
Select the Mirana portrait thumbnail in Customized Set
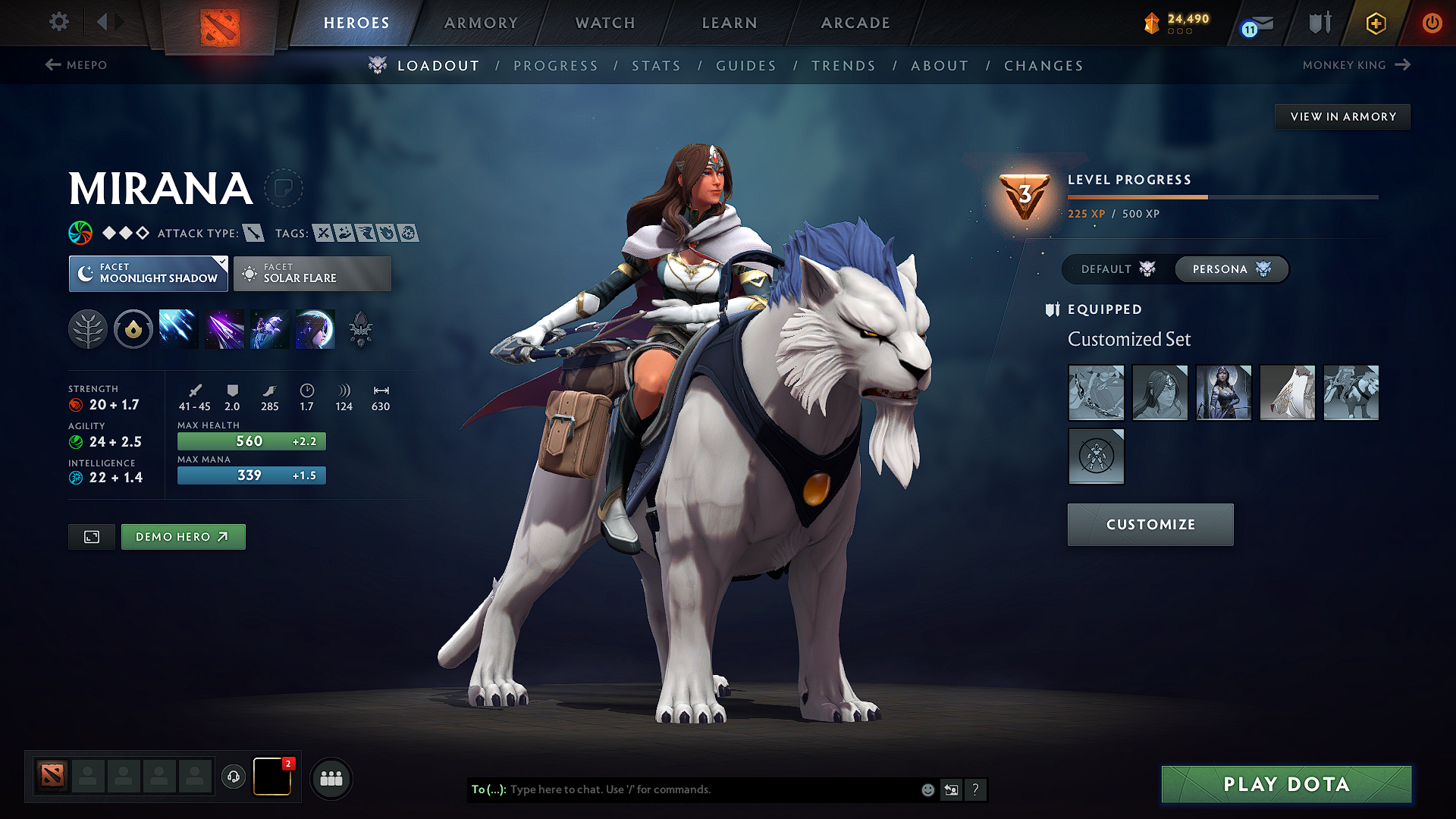1223,393
